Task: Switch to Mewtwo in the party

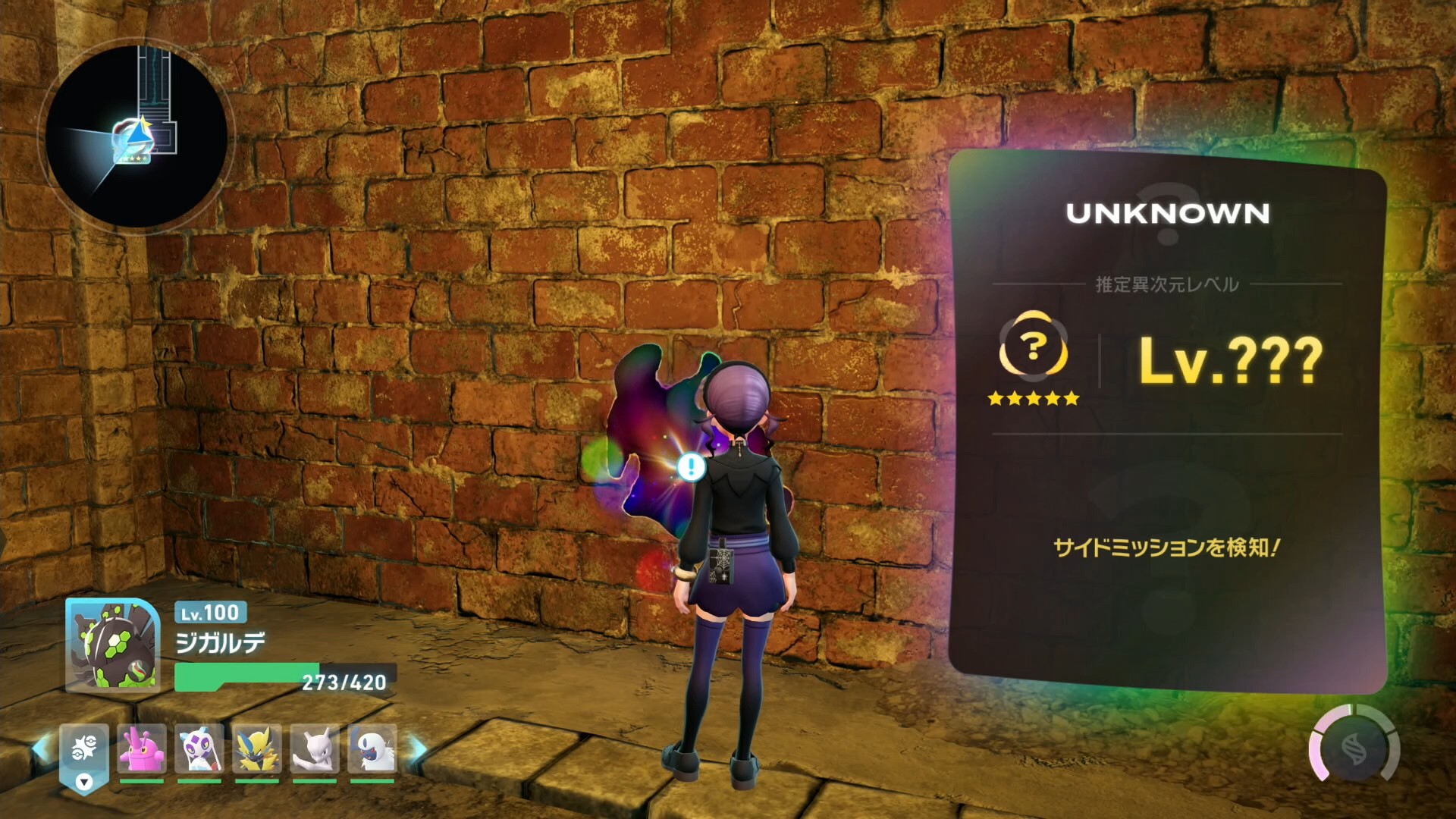Action: pos(315,750)
